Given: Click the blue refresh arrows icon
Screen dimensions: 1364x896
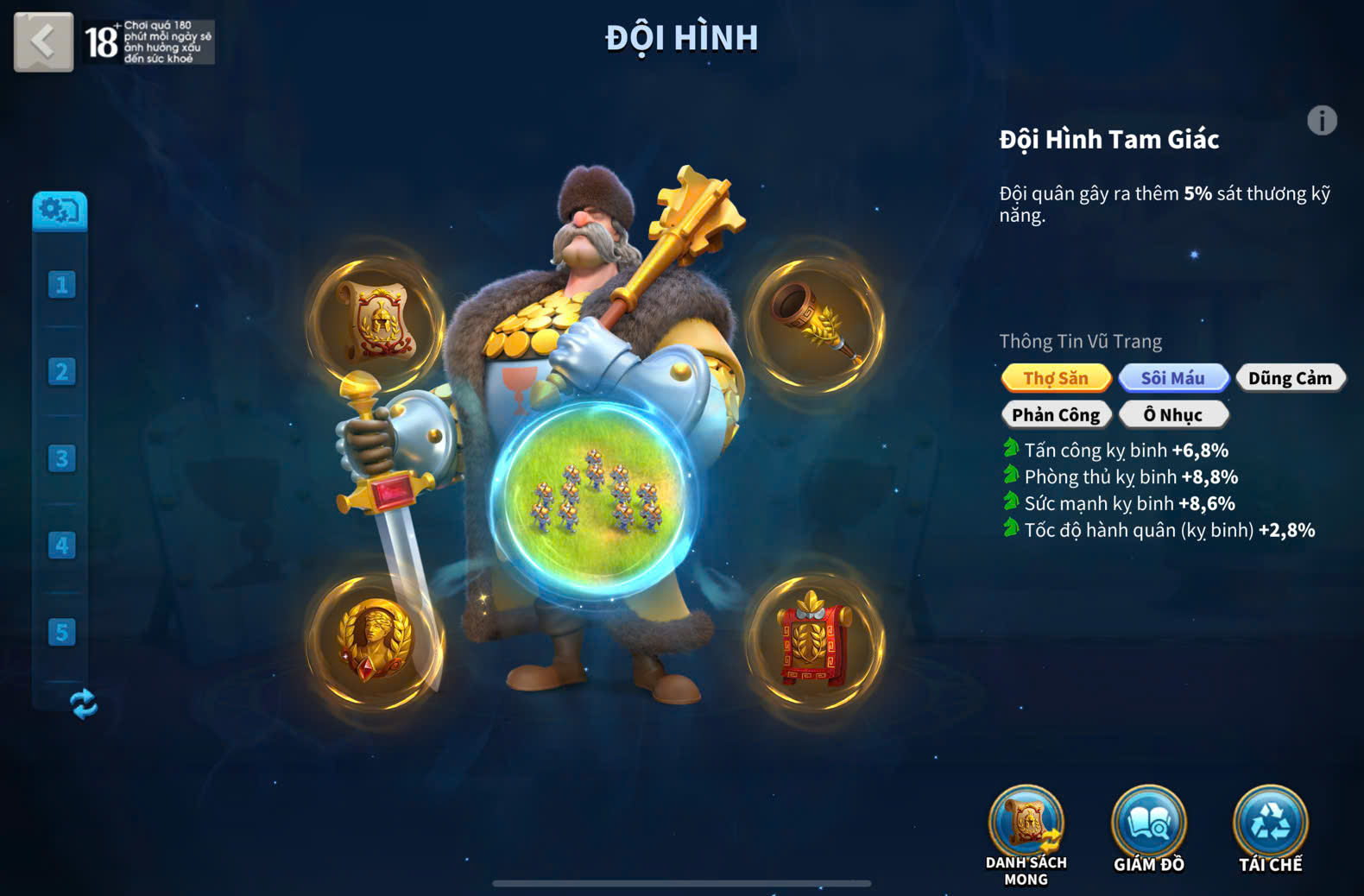Looking at the screenshot, I should point(83,704).
